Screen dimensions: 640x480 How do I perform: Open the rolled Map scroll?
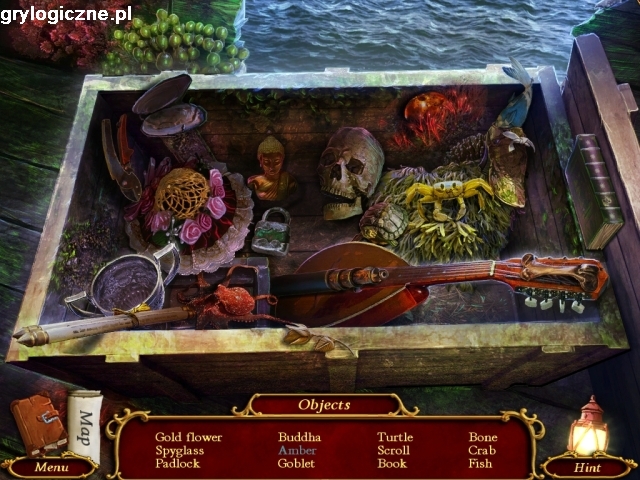85,426
